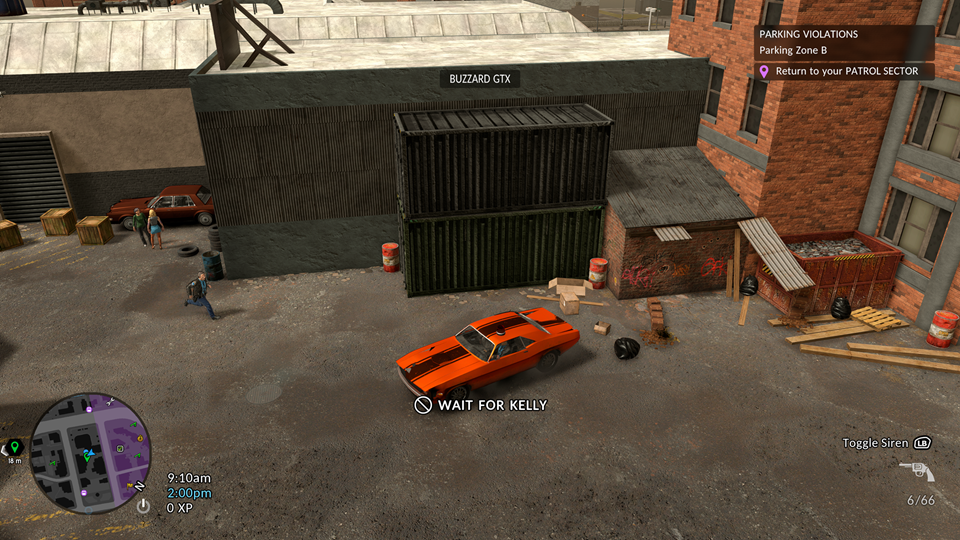Select the green waypoint pin marker
The width and height of the screenshot is (960, 540).
coord(14,447)
